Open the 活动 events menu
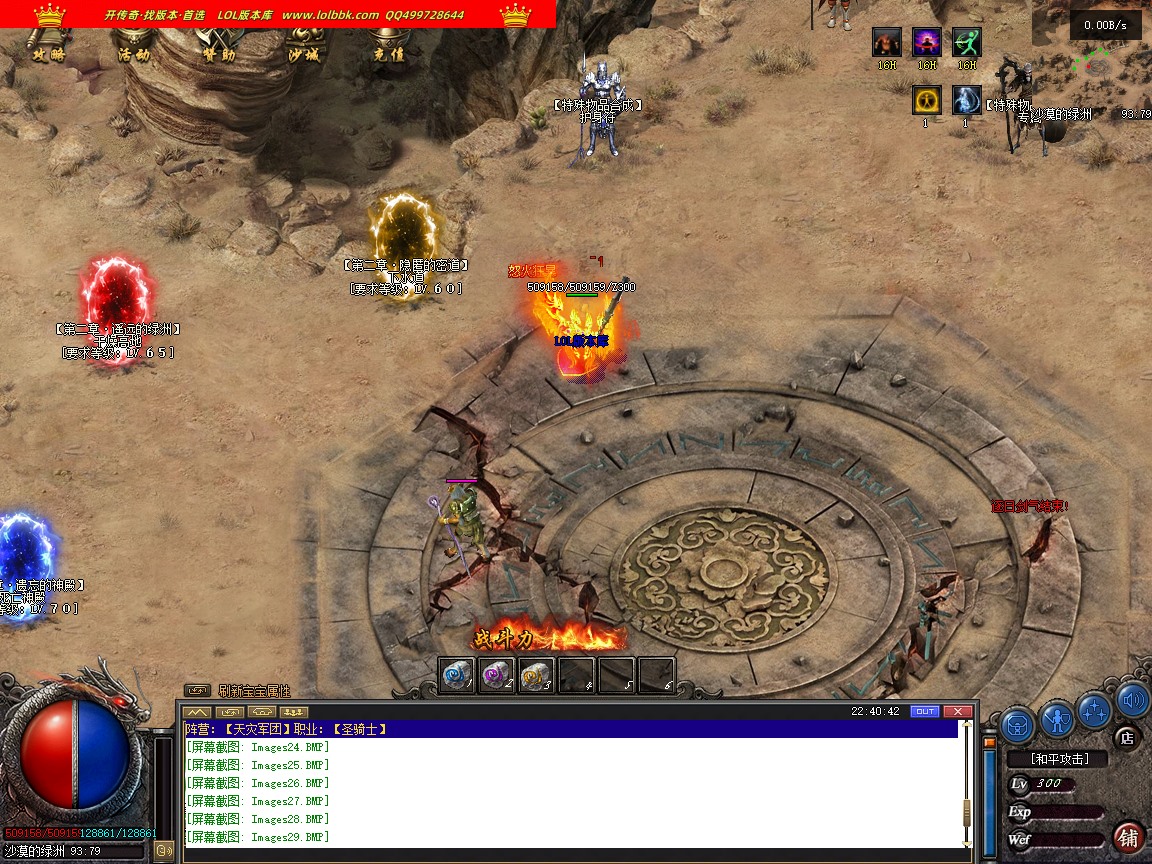The height and width of the screenshot is (864, 1152). point(134,54)
